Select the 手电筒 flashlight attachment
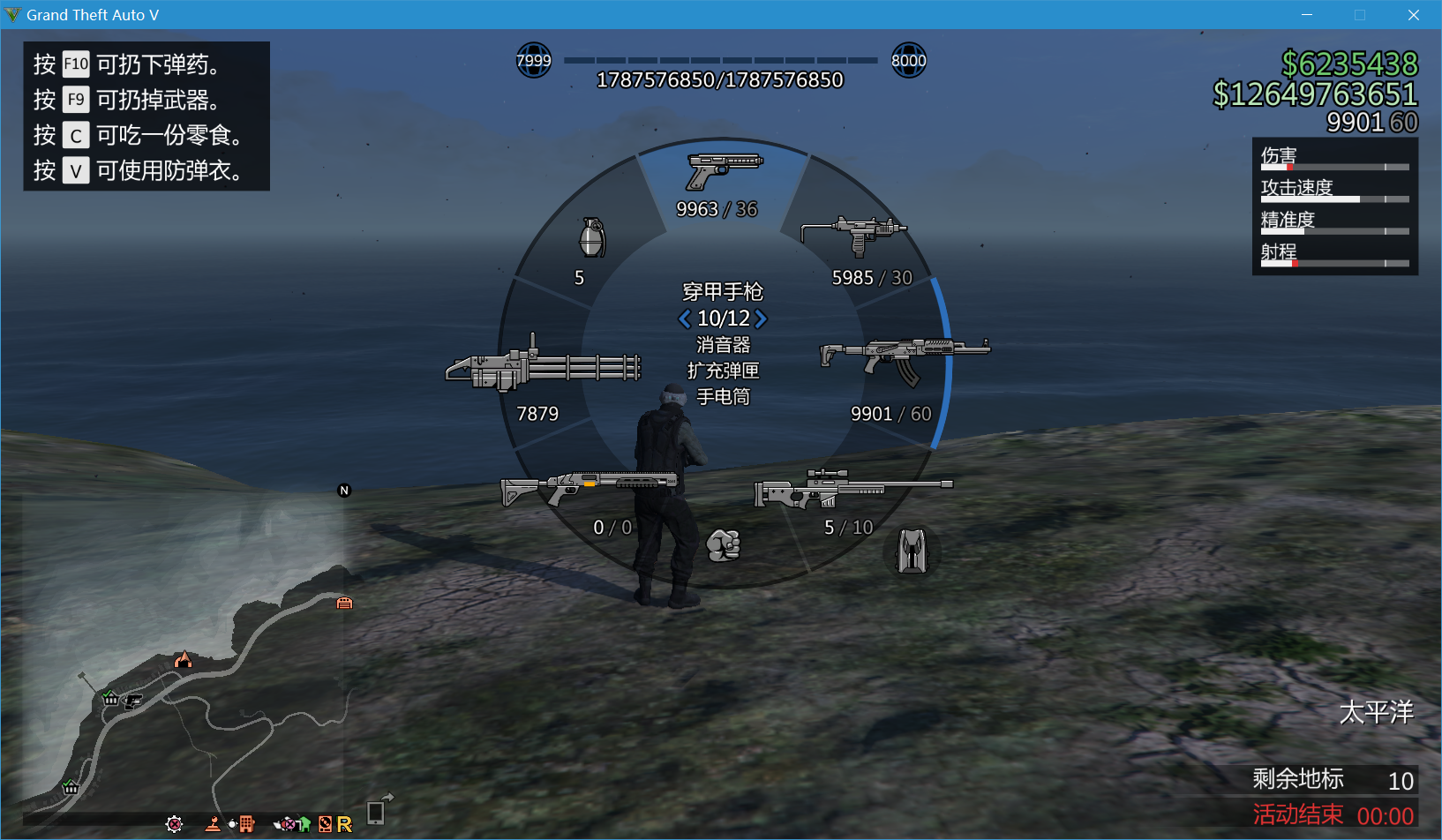 pos(723,397)
